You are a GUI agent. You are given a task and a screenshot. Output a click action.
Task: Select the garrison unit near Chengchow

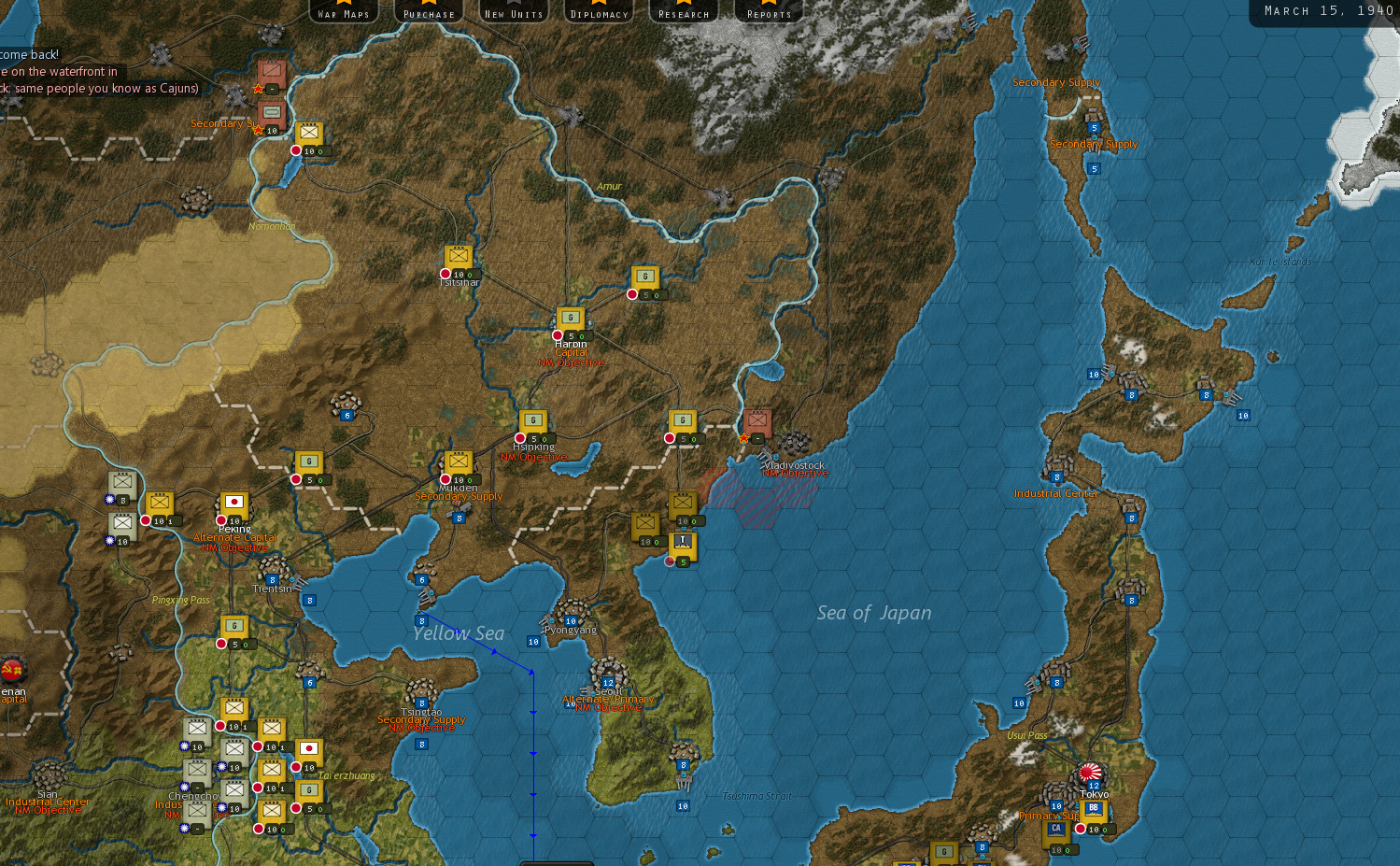(x=308, y=789)
